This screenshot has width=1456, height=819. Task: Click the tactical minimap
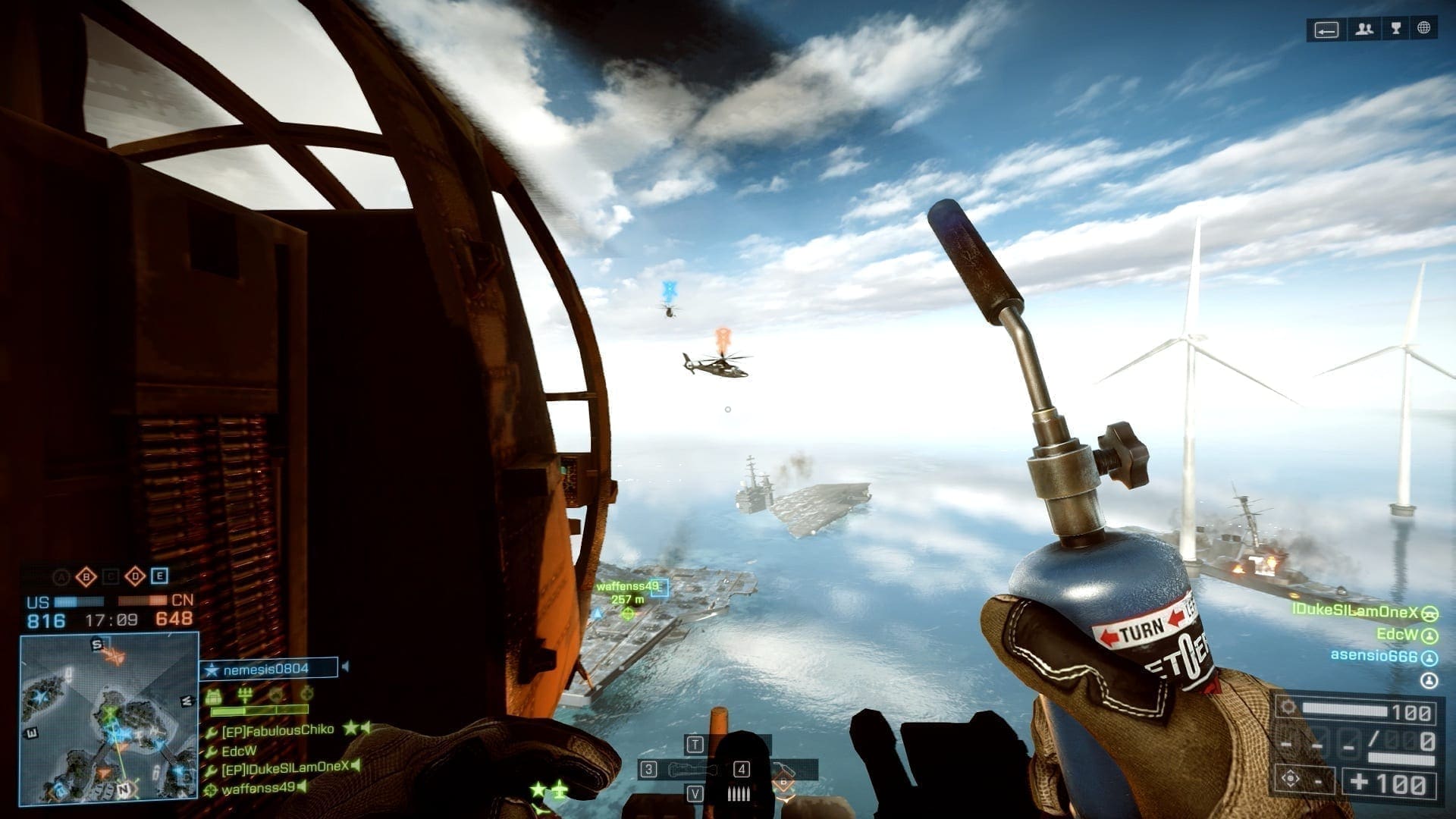[109, 718]
